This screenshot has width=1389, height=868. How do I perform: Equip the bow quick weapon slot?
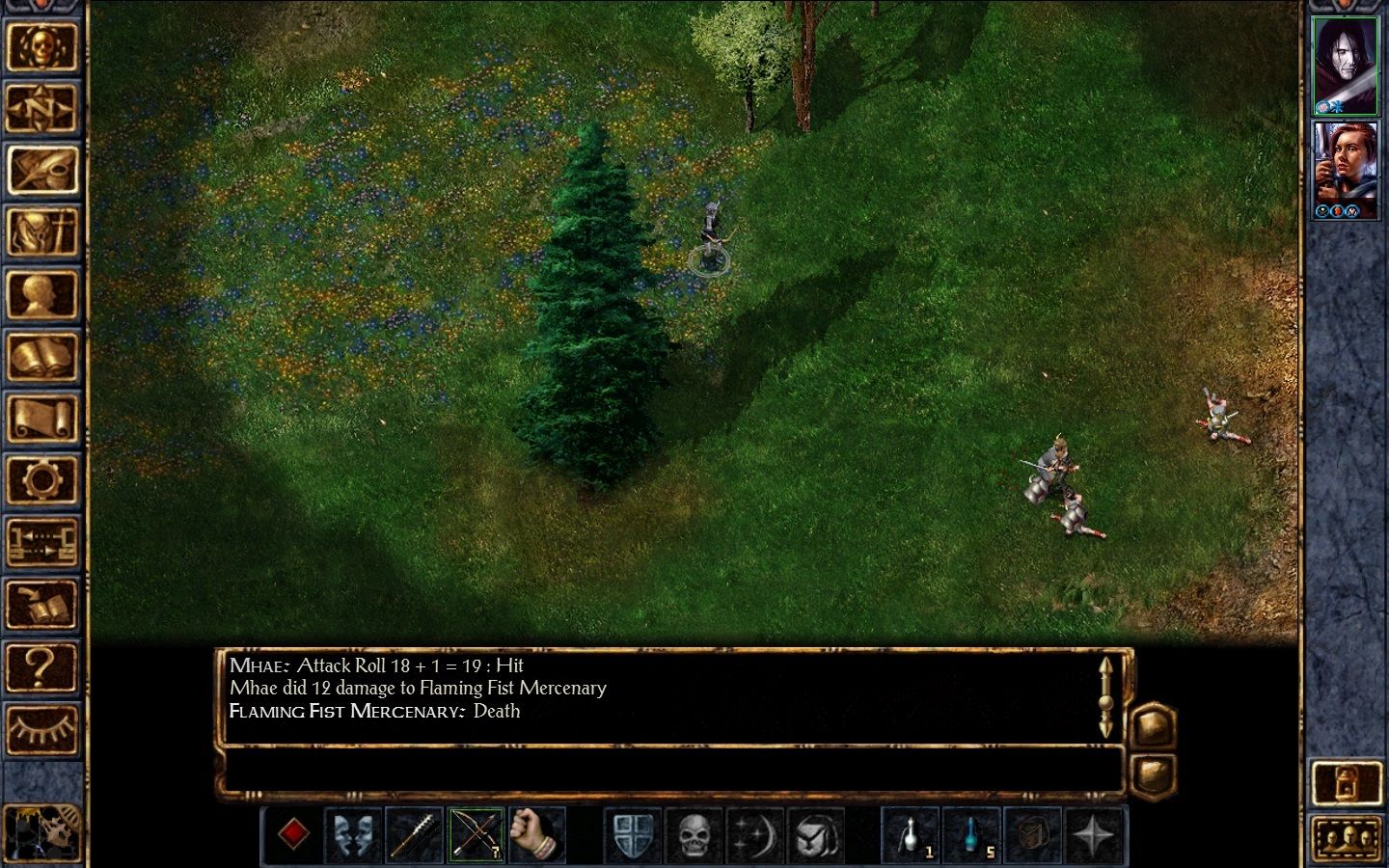(x=476, y=834)
